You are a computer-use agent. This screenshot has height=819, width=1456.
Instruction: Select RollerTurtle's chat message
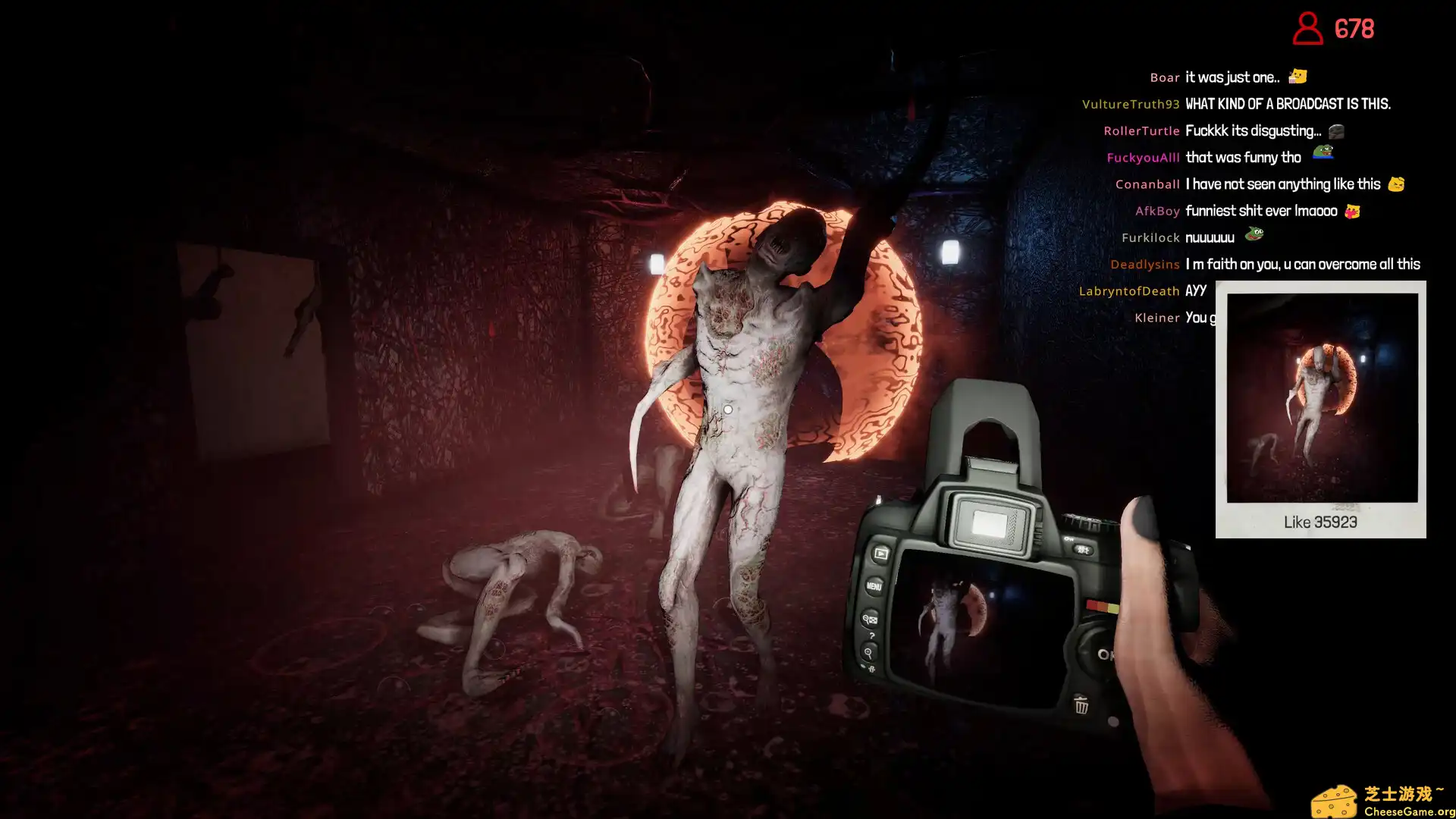(x=1253, y=131)
